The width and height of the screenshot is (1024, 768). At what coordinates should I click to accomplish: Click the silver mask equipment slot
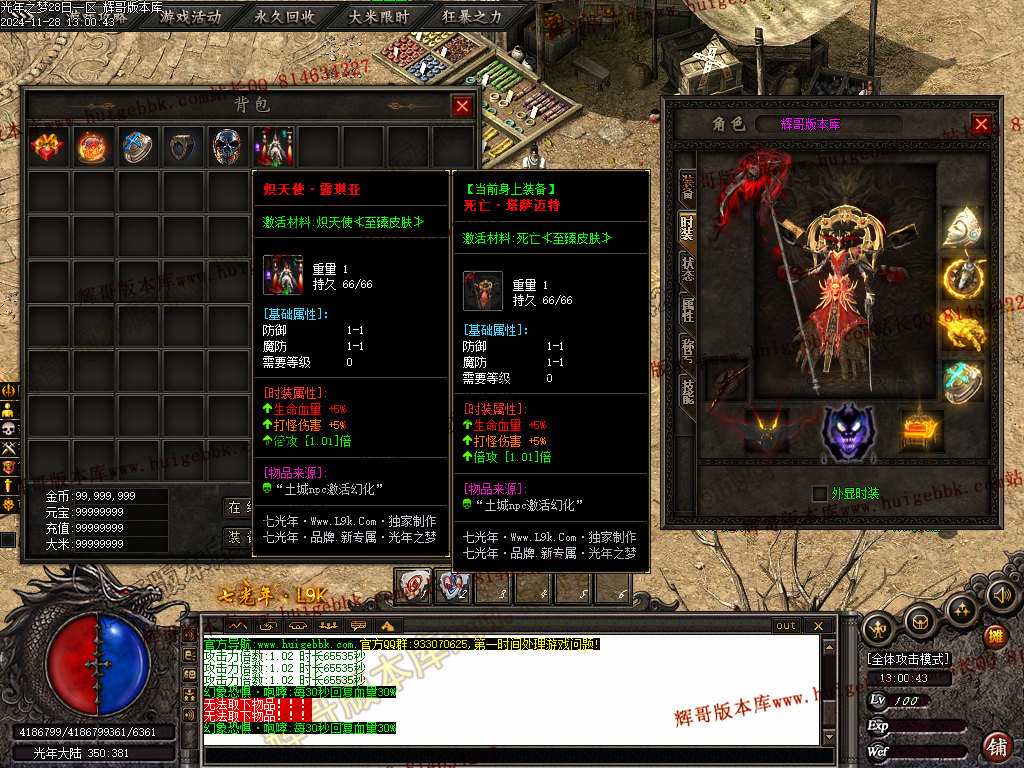click(962, 227)
